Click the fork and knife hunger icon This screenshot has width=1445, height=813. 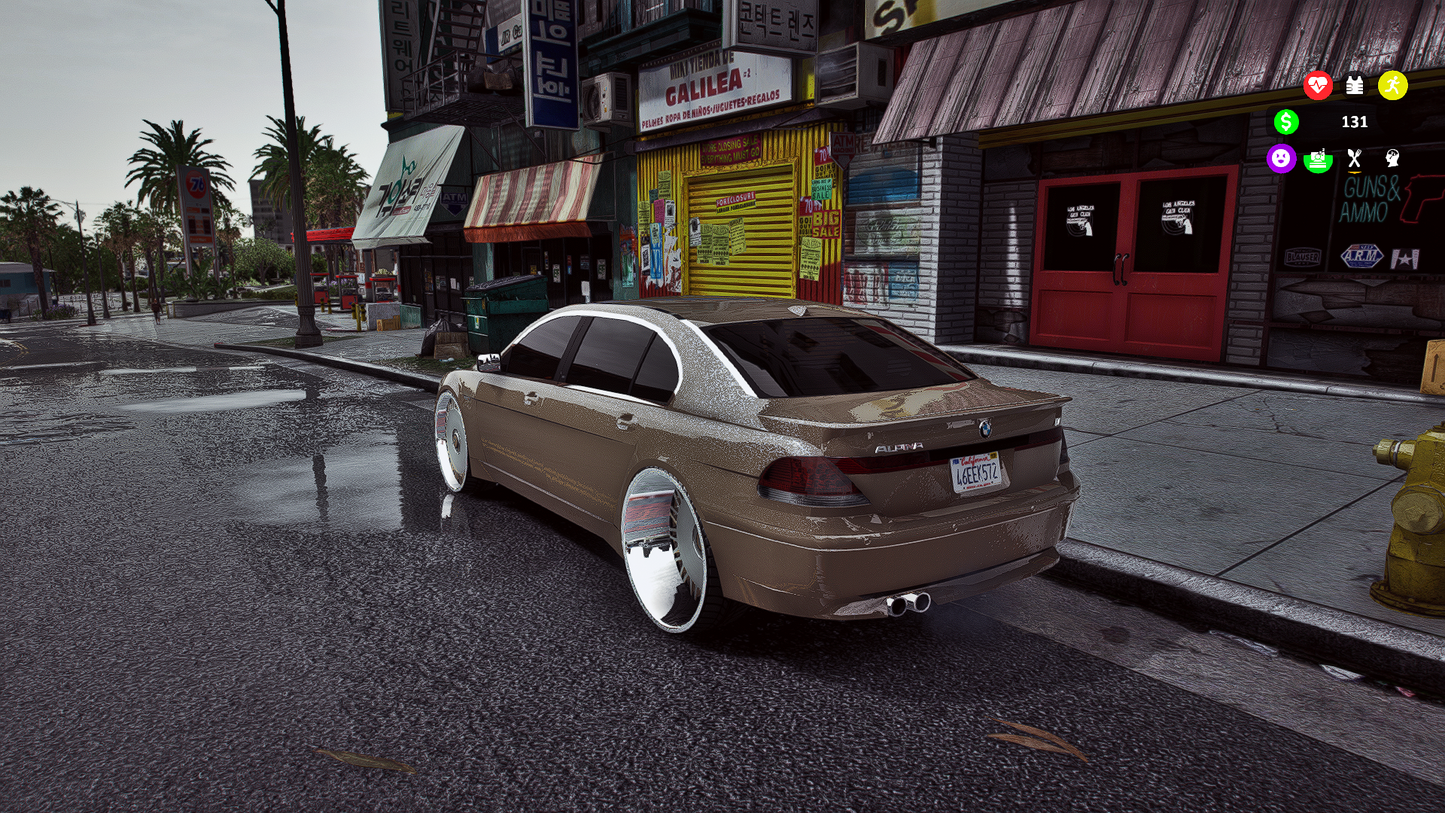pyautogui.click(x=1355, y=159)
